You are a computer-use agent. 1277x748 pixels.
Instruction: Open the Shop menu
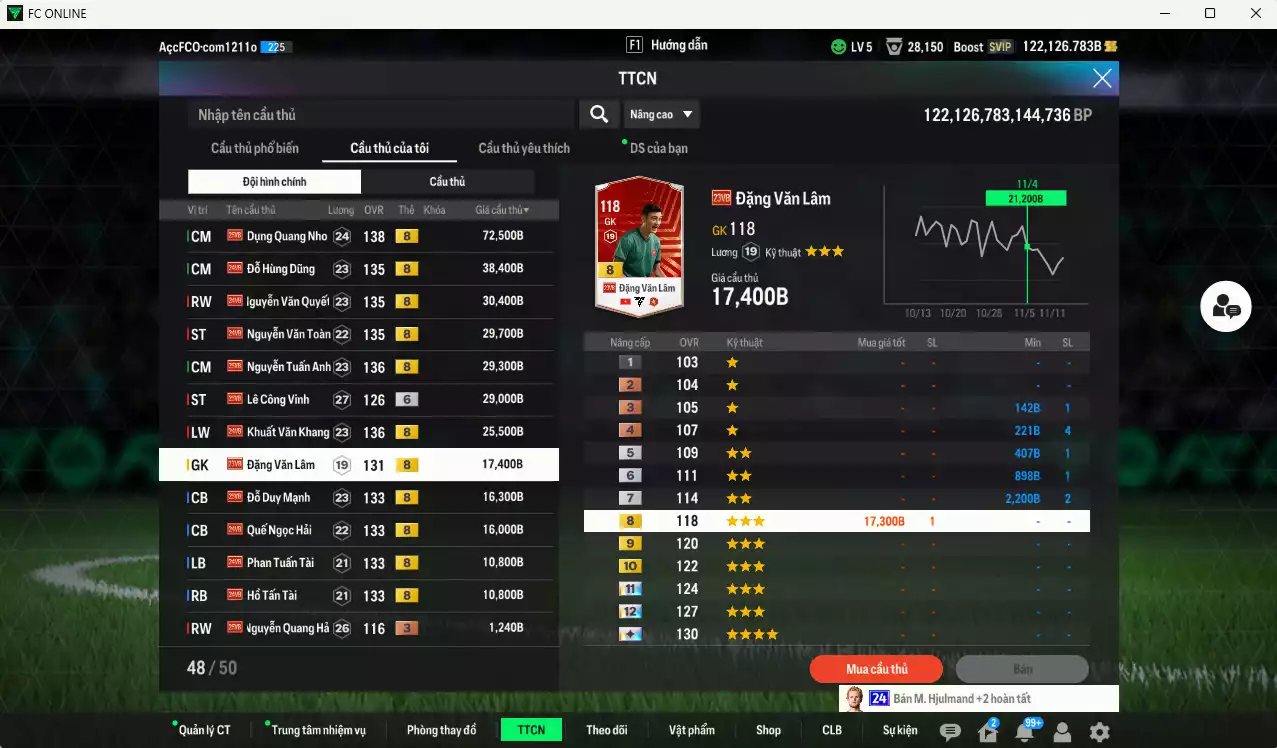tap(768, 730)
